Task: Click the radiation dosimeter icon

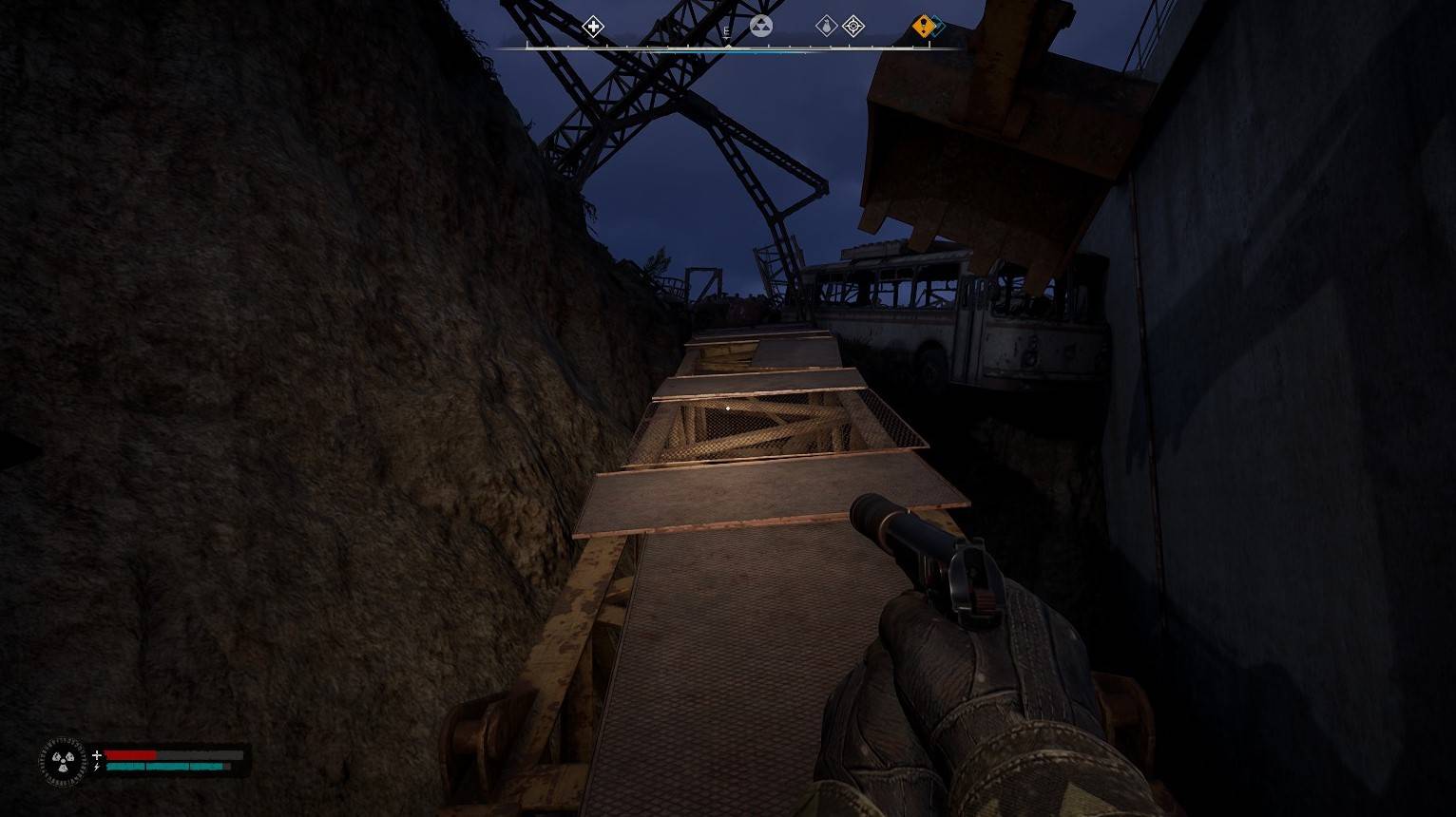Action: (63, 761)
